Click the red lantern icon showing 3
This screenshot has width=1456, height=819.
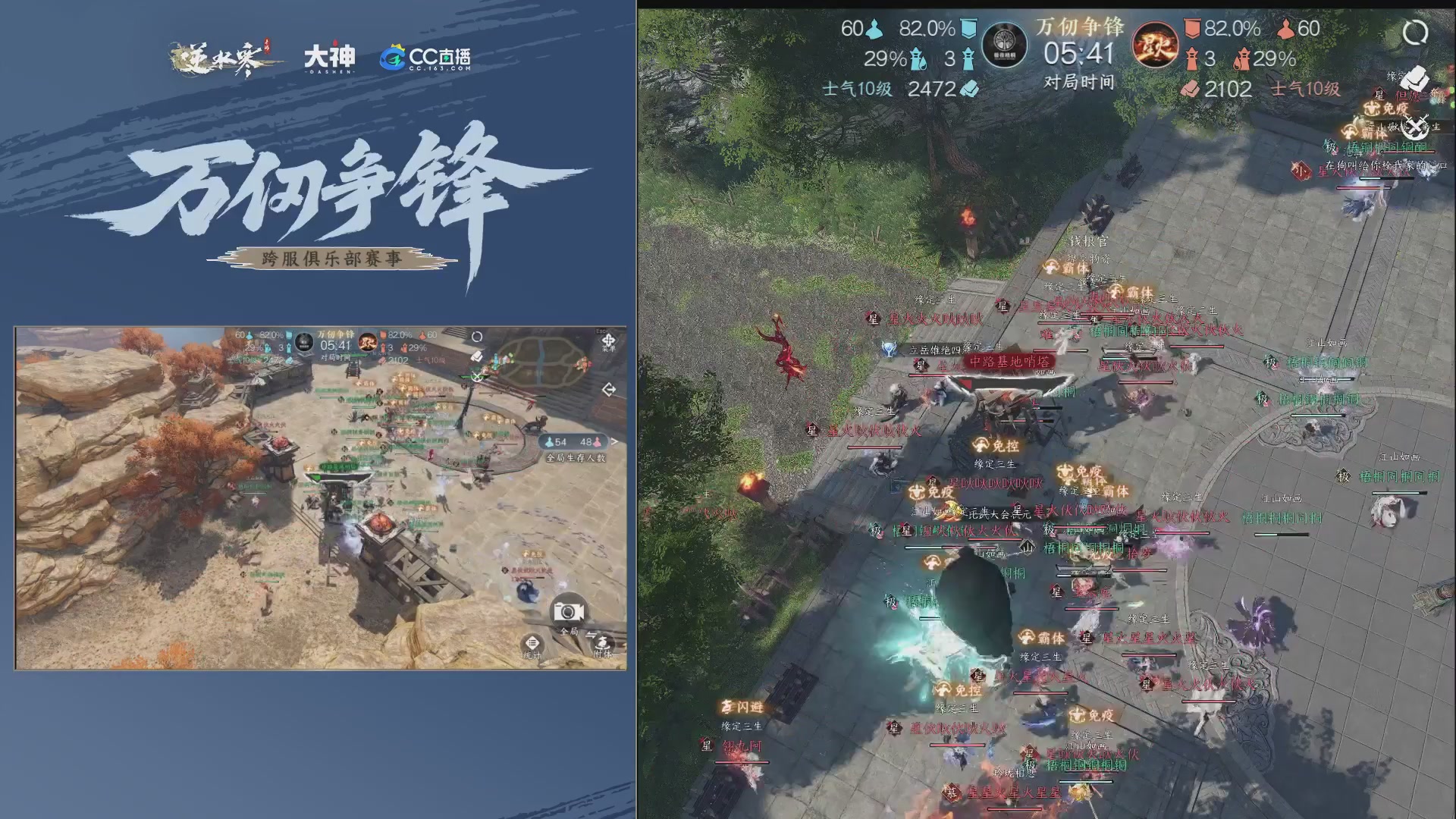coord(1193,60)
